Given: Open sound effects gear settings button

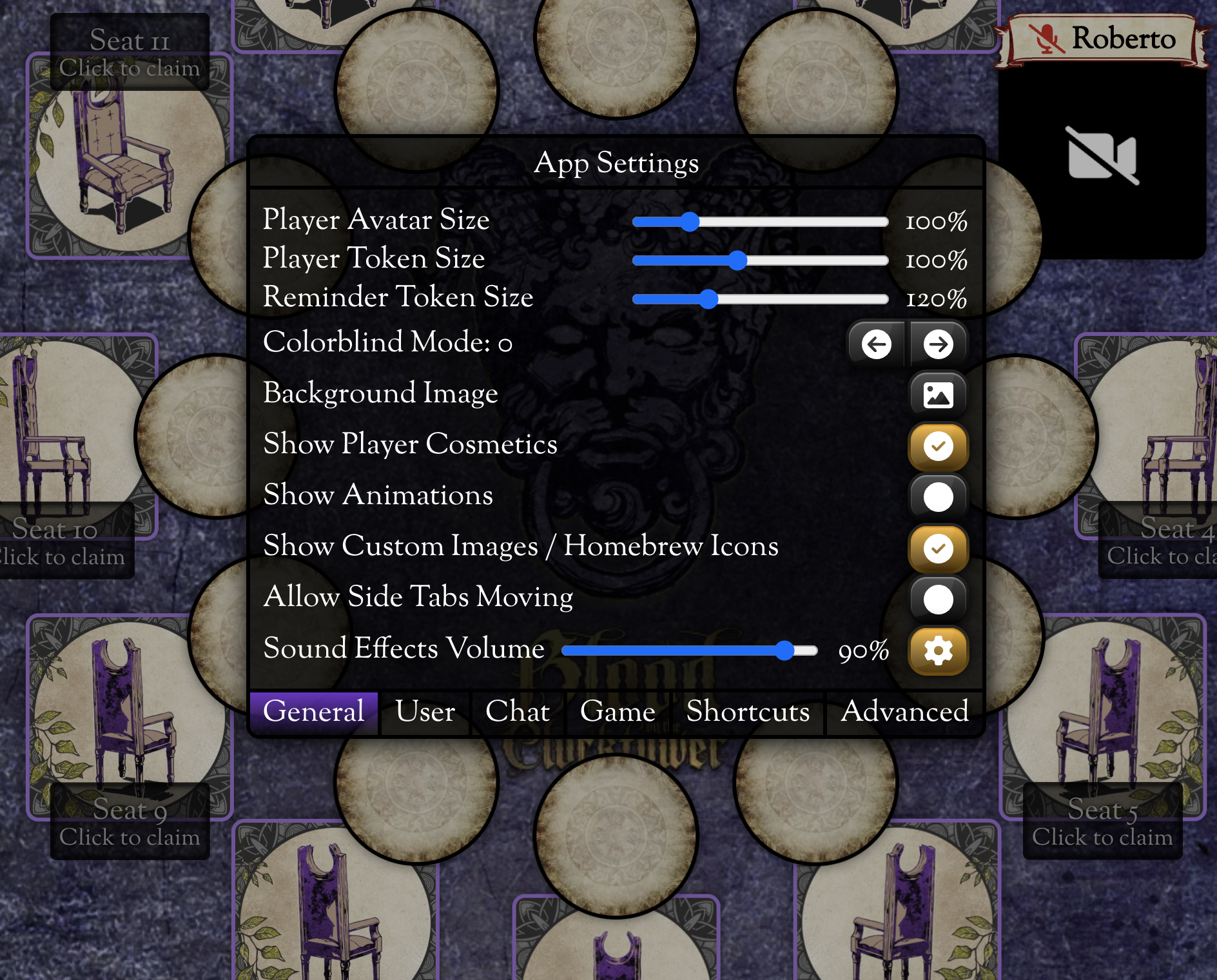Looking at the screenshot, I should (938, 651).
